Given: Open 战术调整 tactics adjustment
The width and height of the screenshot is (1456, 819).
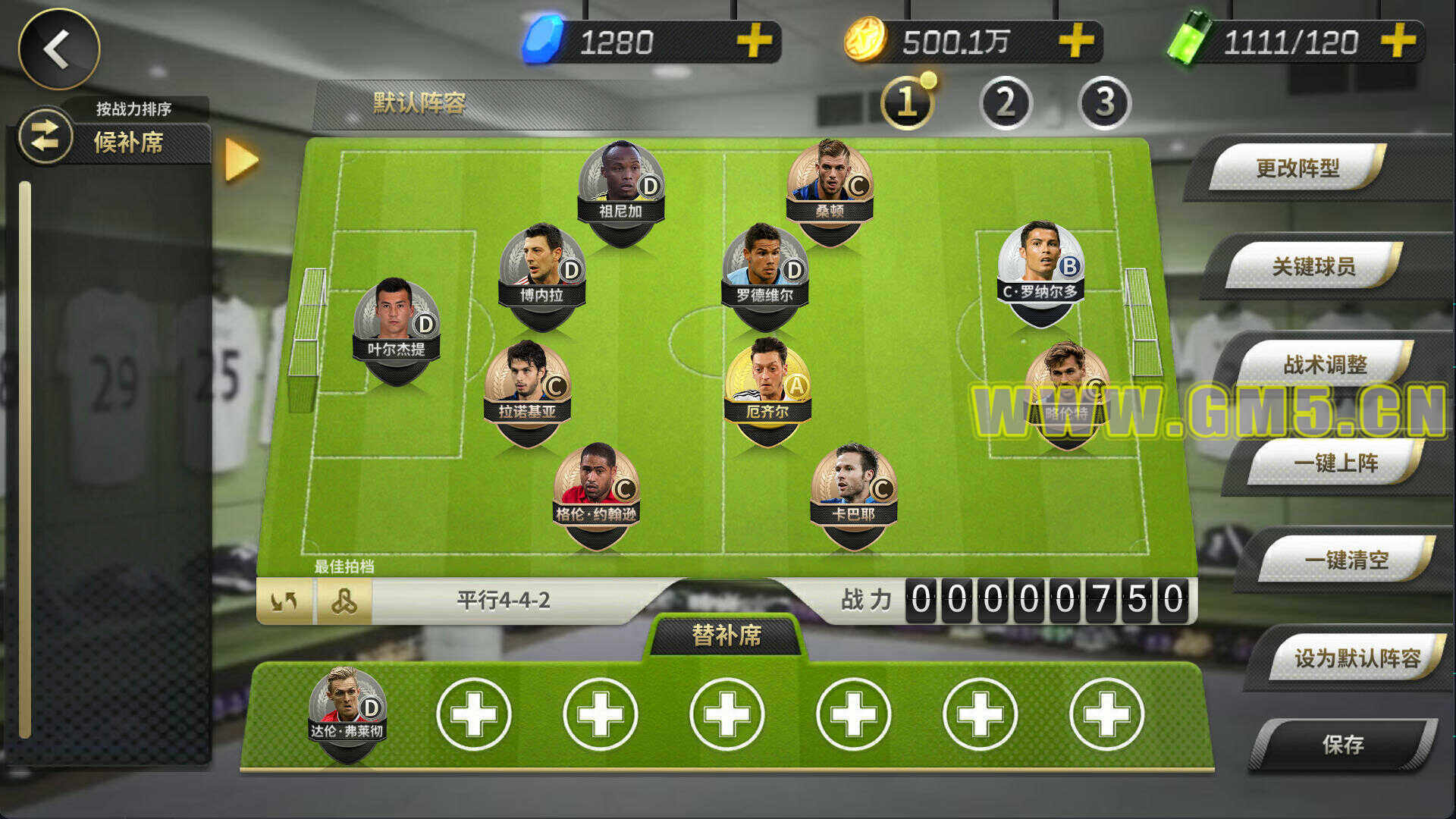Looking at the screenshot, I should click(1325, 365).
